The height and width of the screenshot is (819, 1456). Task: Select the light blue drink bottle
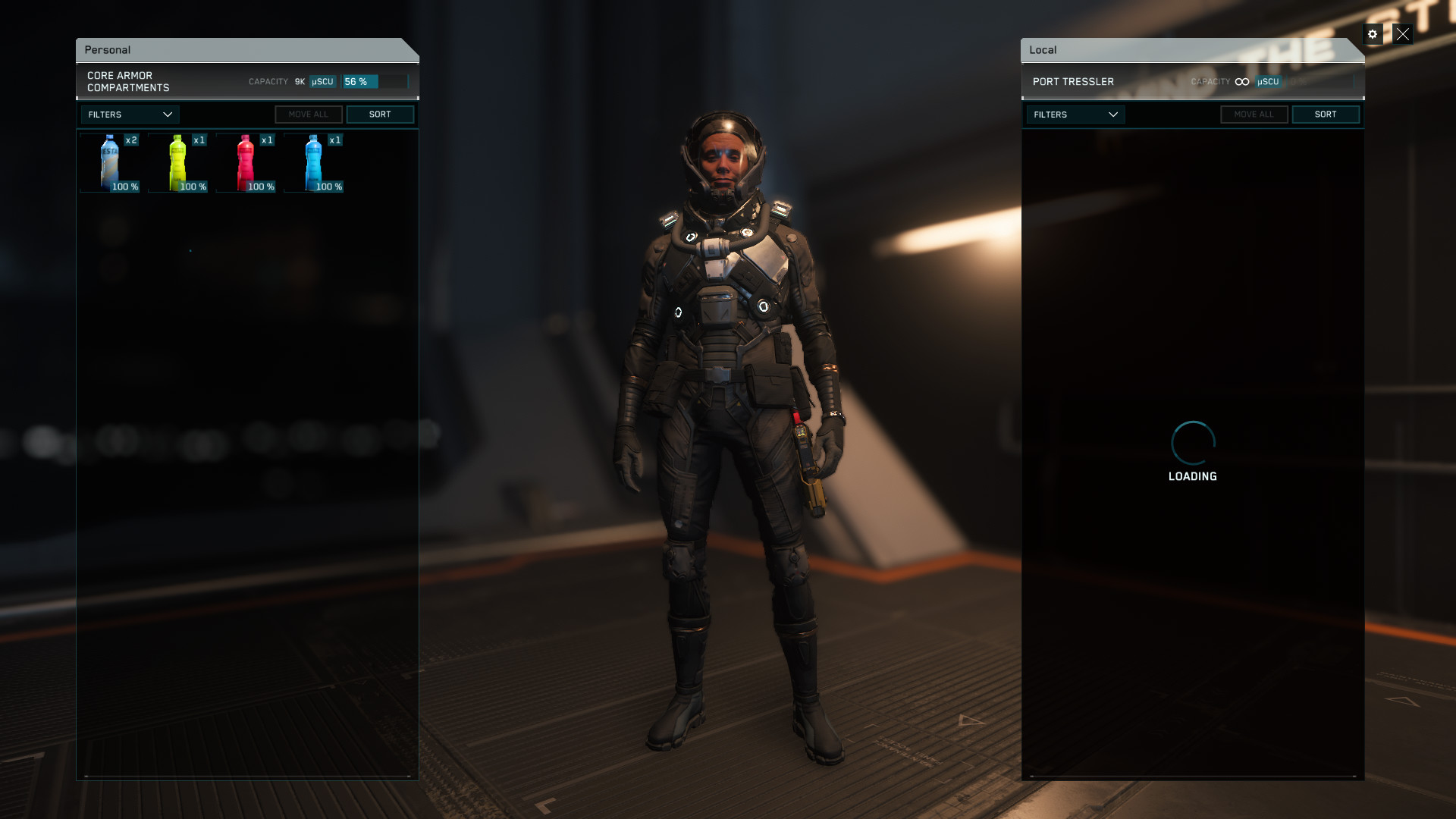(315, 162)
